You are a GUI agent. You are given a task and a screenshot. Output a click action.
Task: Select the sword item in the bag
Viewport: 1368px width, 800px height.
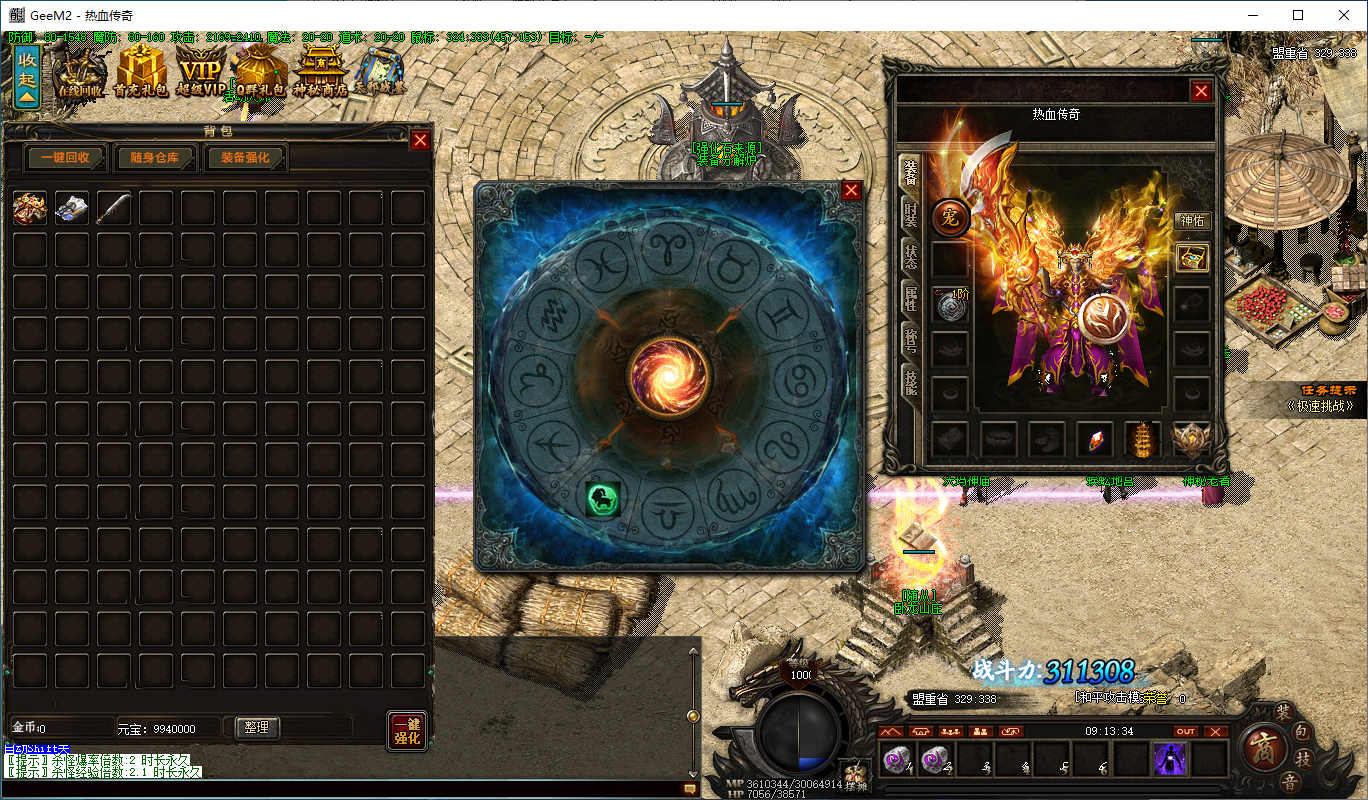[113, 208]
